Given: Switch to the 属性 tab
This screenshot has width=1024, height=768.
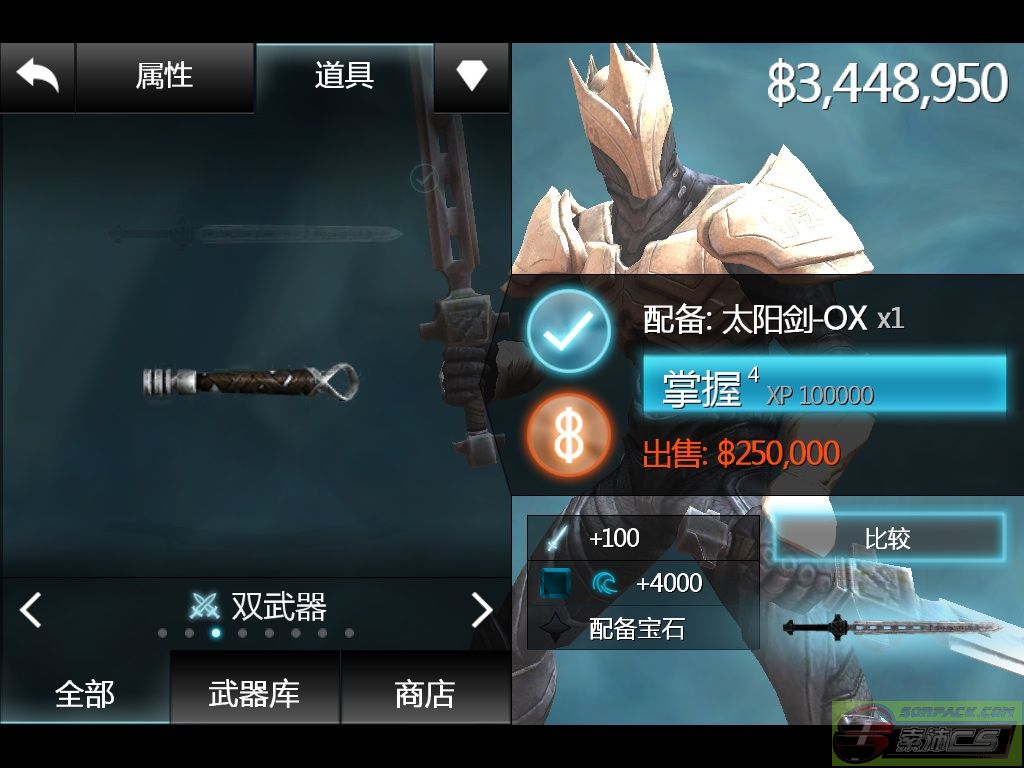Looking at the screenshot, I should pos(164,76).
